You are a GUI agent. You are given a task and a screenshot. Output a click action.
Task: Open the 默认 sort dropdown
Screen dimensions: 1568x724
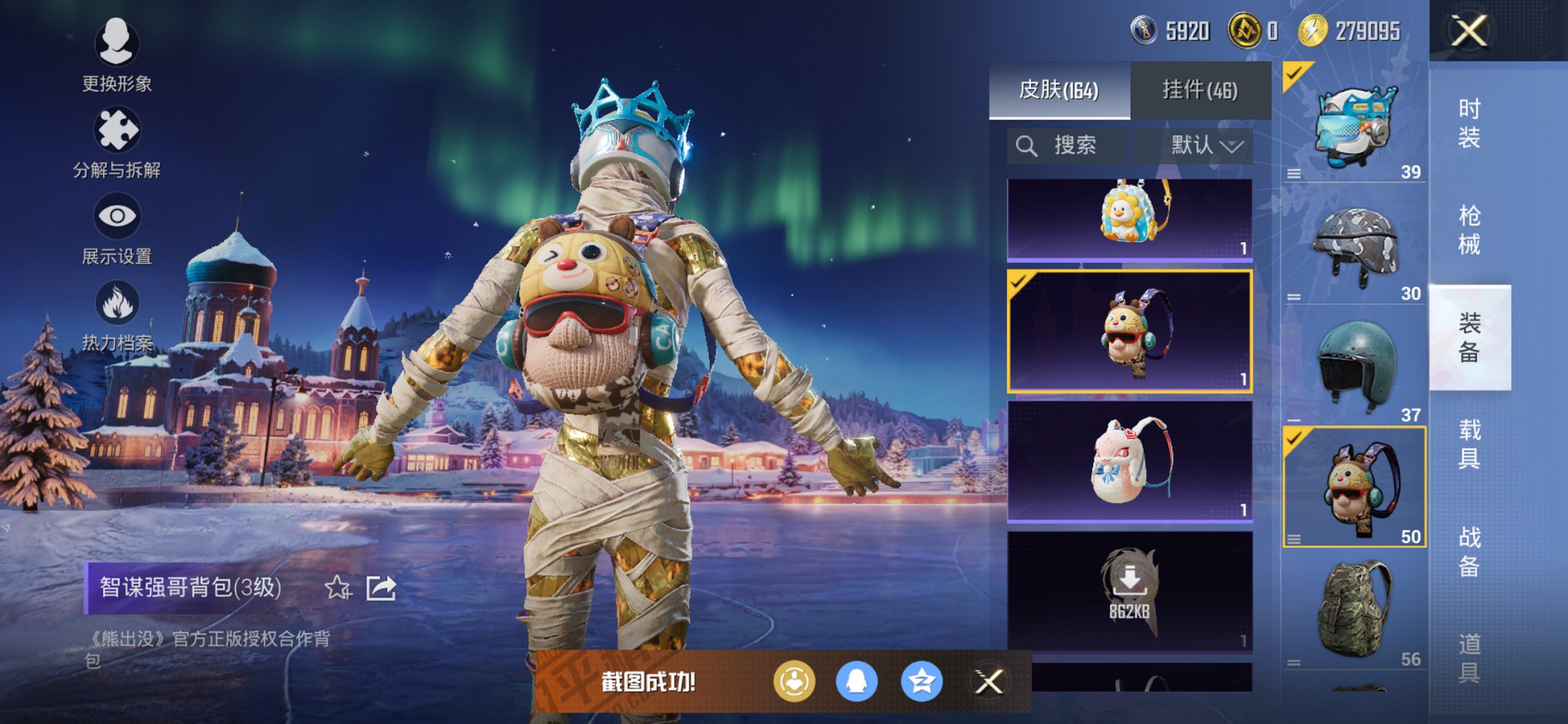click(x=1206, y=146)
